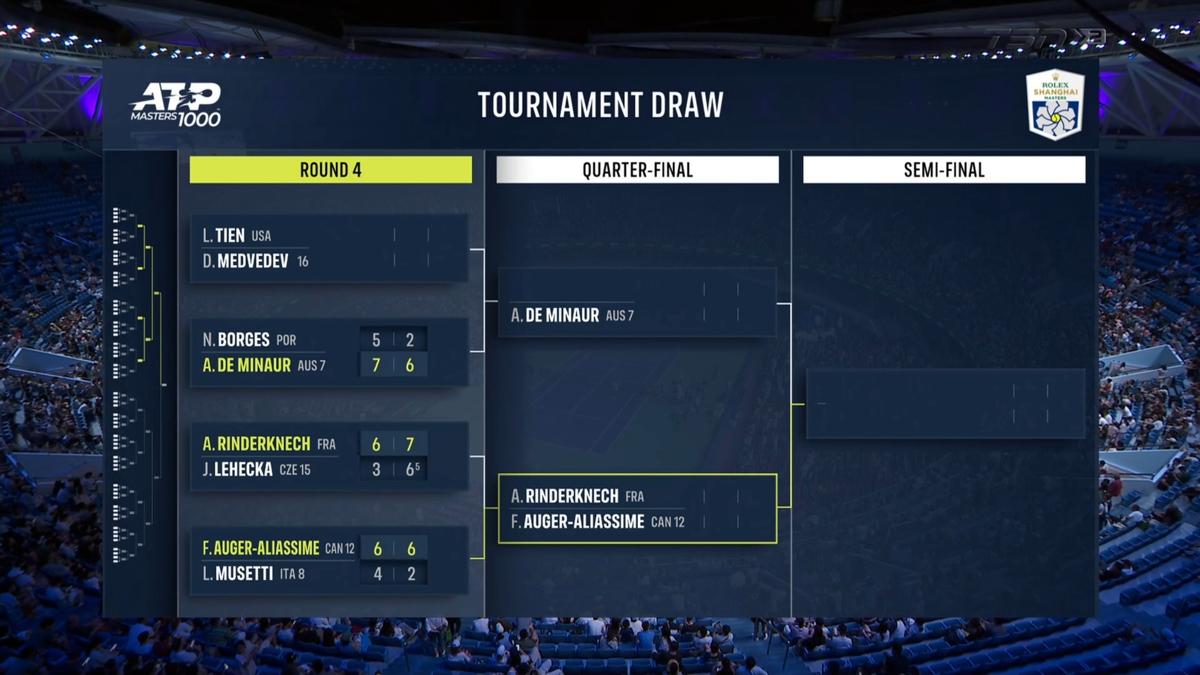The width and height of the screenshot is (1200, 675).
Task: Pick the Auger-Aliassime vs Musetti match box
Action: (329, 560)
